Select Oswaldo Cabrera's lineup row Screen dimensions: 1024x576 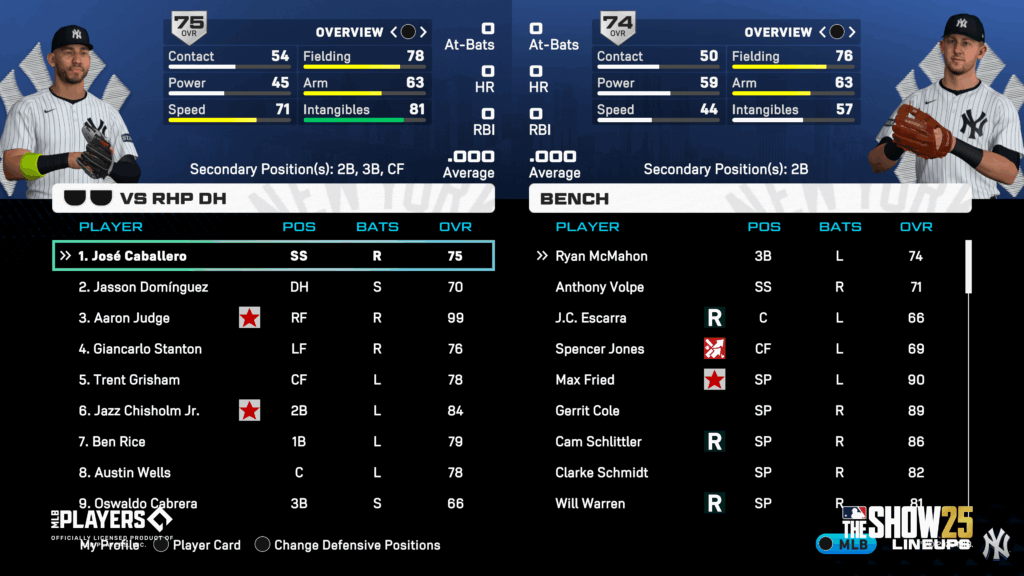(x=272, y=503)
